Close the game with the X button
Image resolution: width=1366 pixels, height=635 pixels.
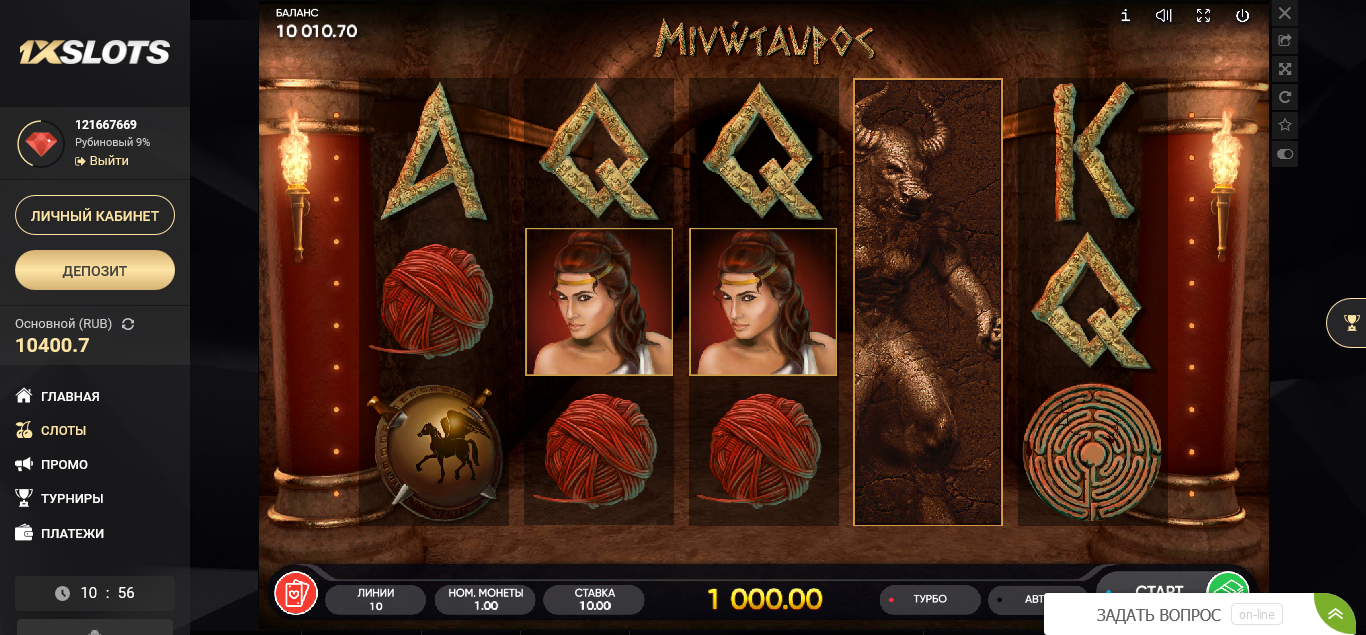click(1285, 13)
